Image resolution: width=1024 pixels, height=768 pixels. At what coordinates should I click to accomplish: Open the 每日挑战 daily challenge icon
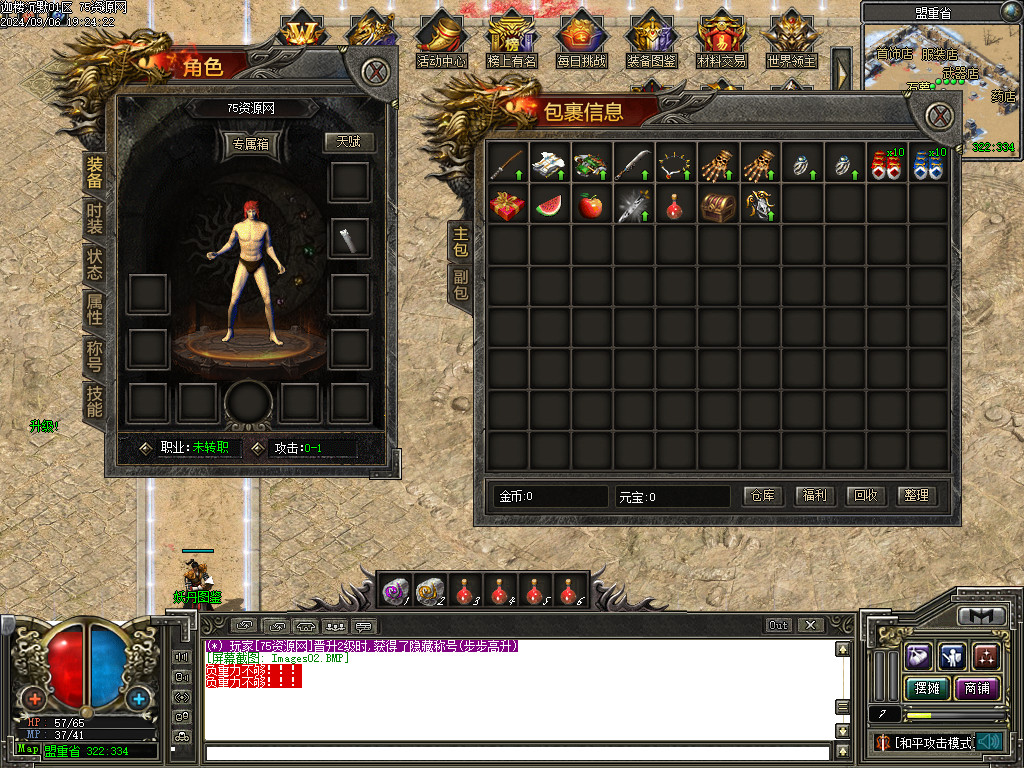coord(582,40)
